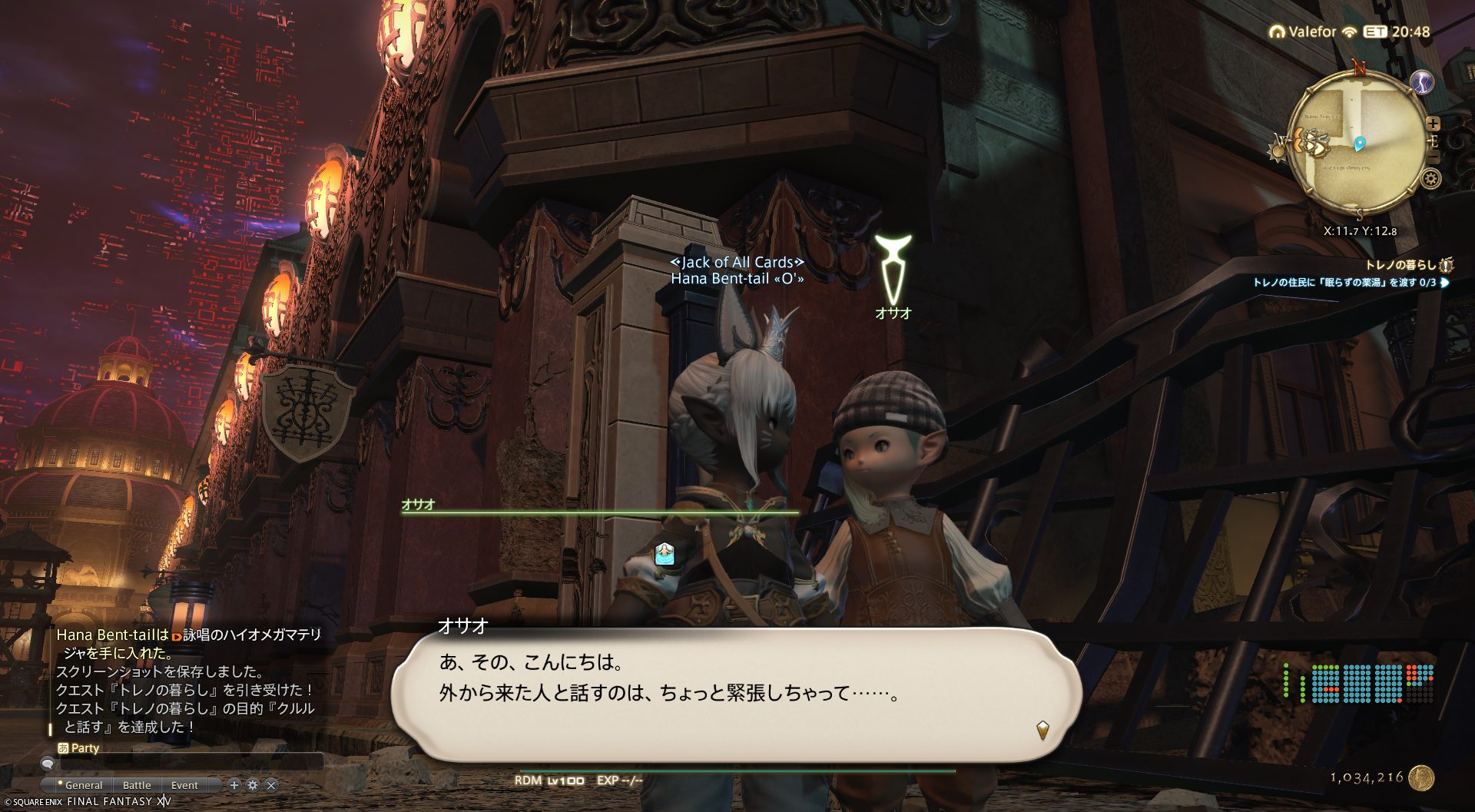Select the トレノの暮らし quest tracker title
This screenshot has height=812, width=1475.
1400,265
